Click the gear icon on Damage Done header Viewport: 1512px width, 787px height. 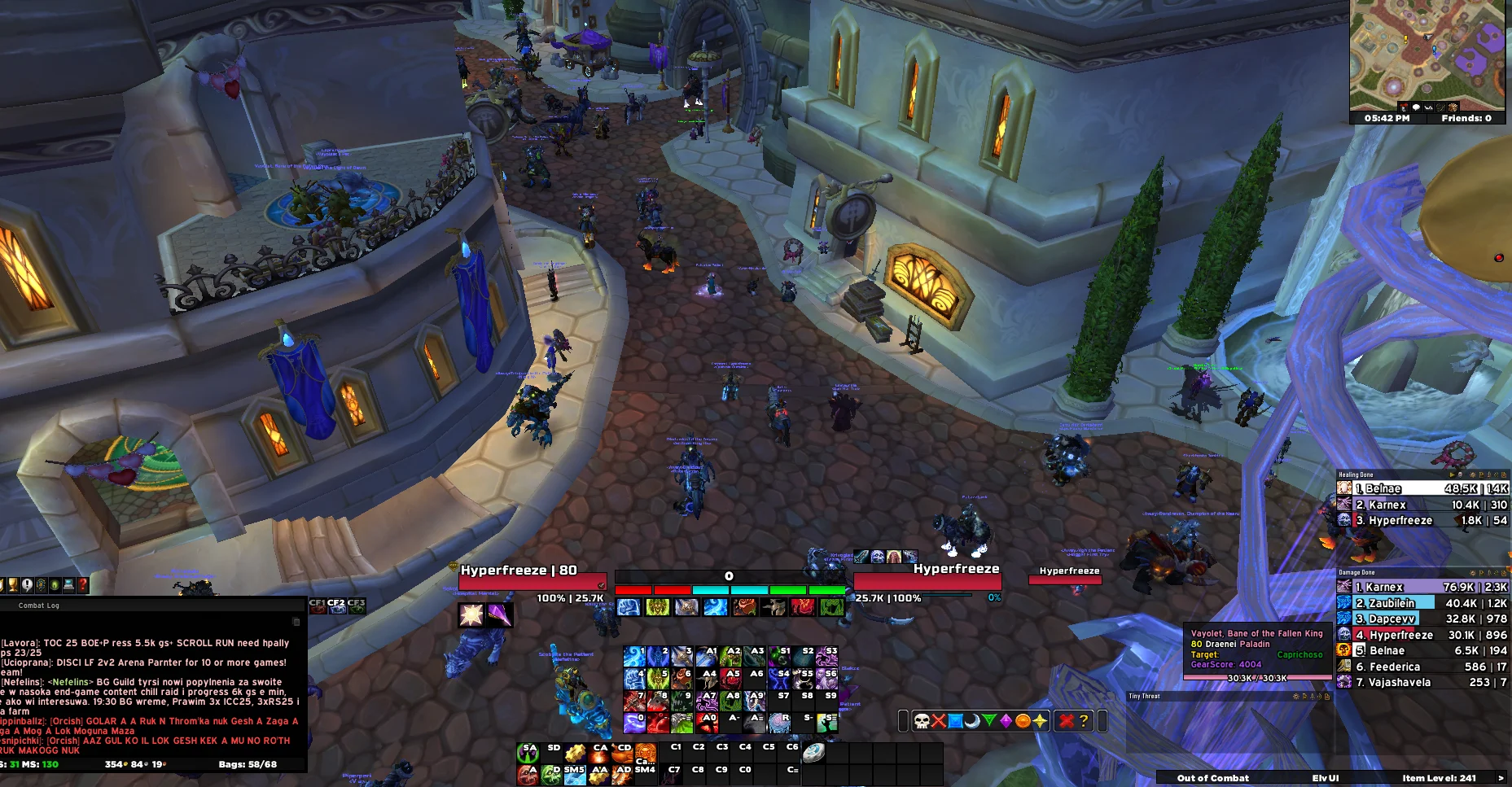coord(1472,573)
